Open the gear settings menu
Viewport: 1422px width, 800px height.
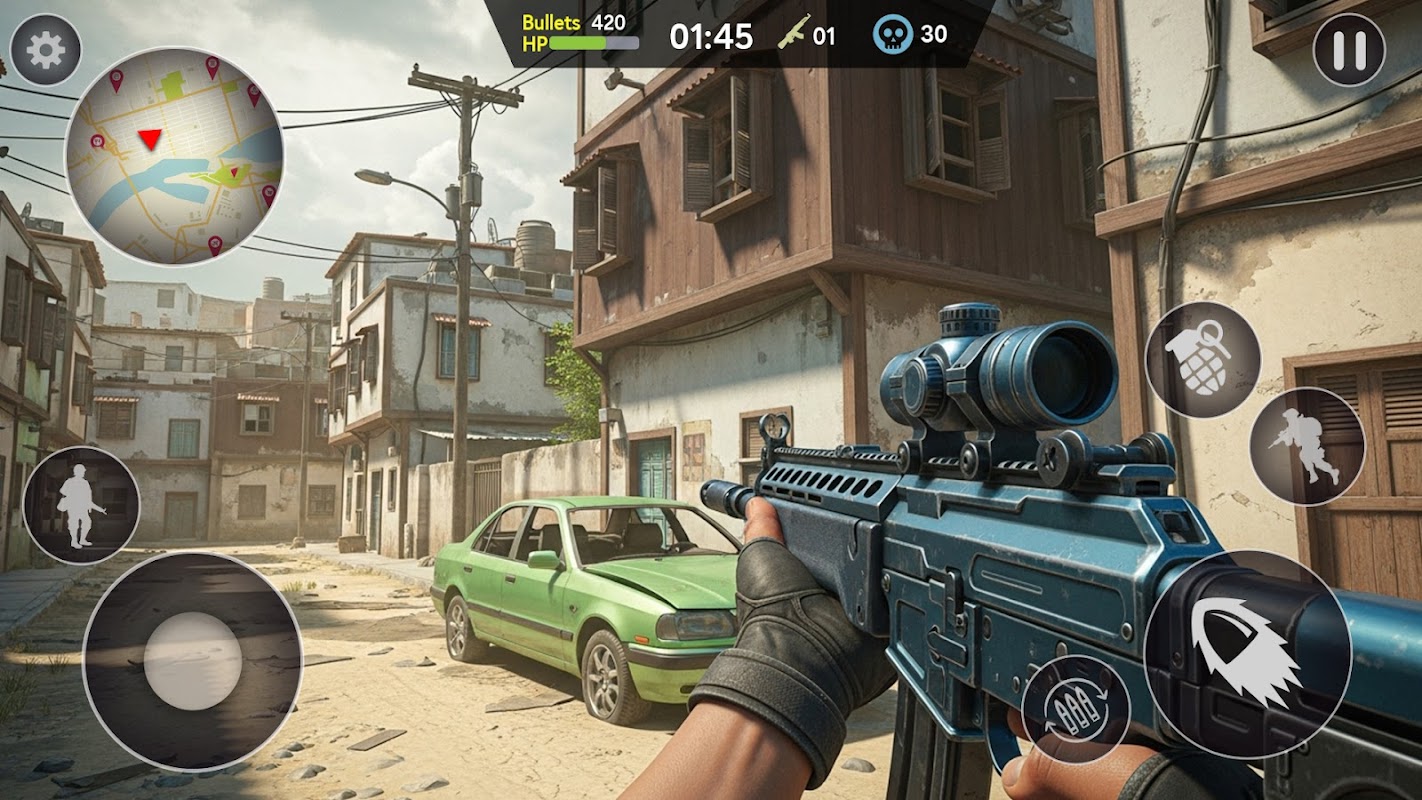pos(46,50)
